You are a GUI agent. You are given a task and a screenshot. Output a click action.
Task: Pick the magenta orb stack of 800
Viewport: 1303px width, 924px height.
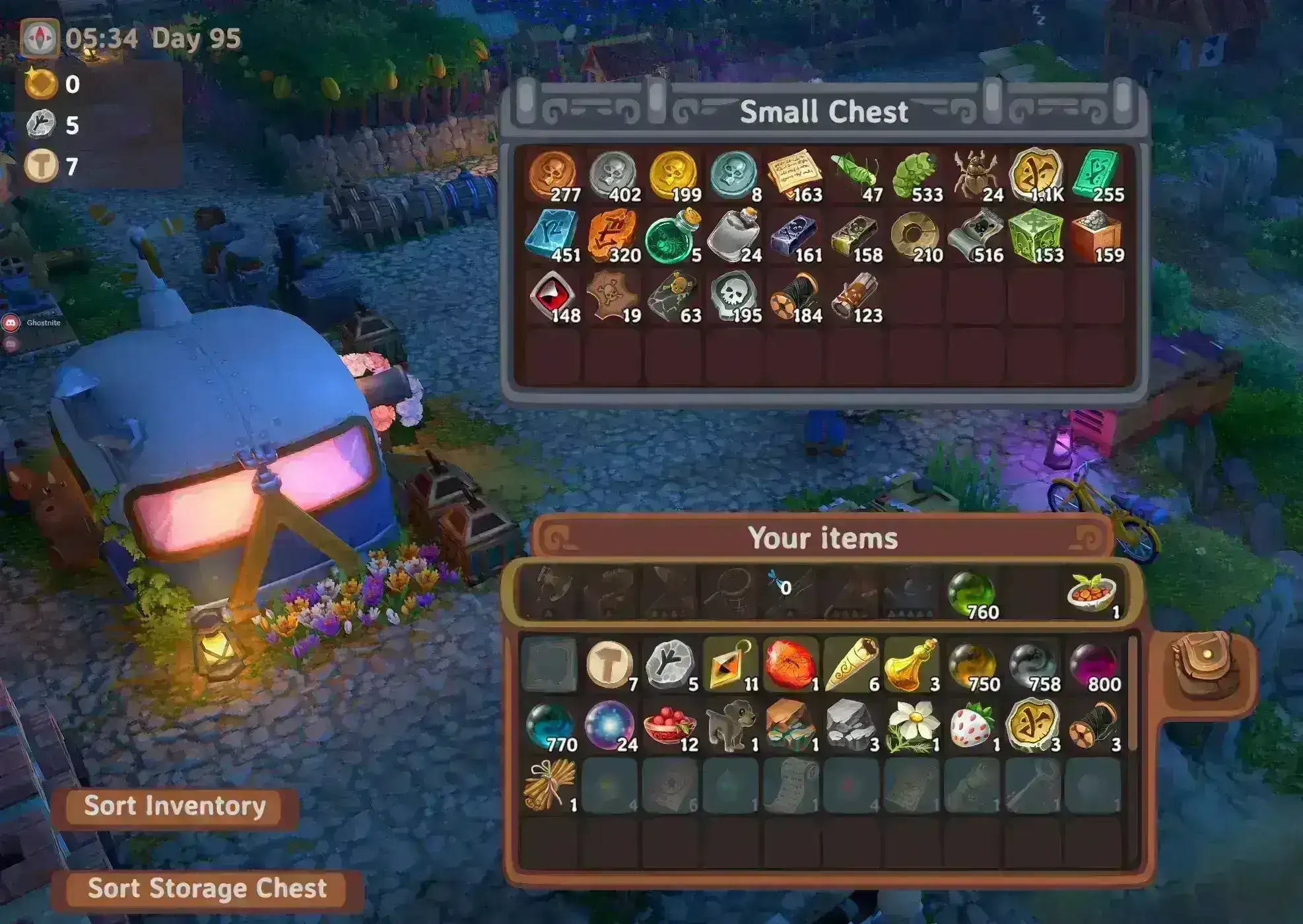pyautogui.click(x=1094, y=665)
